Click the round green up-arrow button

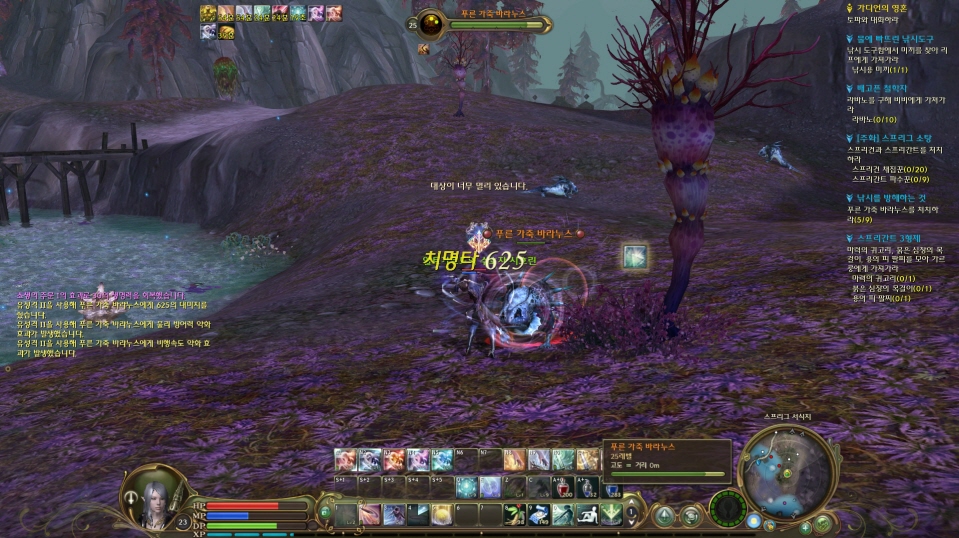tap(663, 515)
